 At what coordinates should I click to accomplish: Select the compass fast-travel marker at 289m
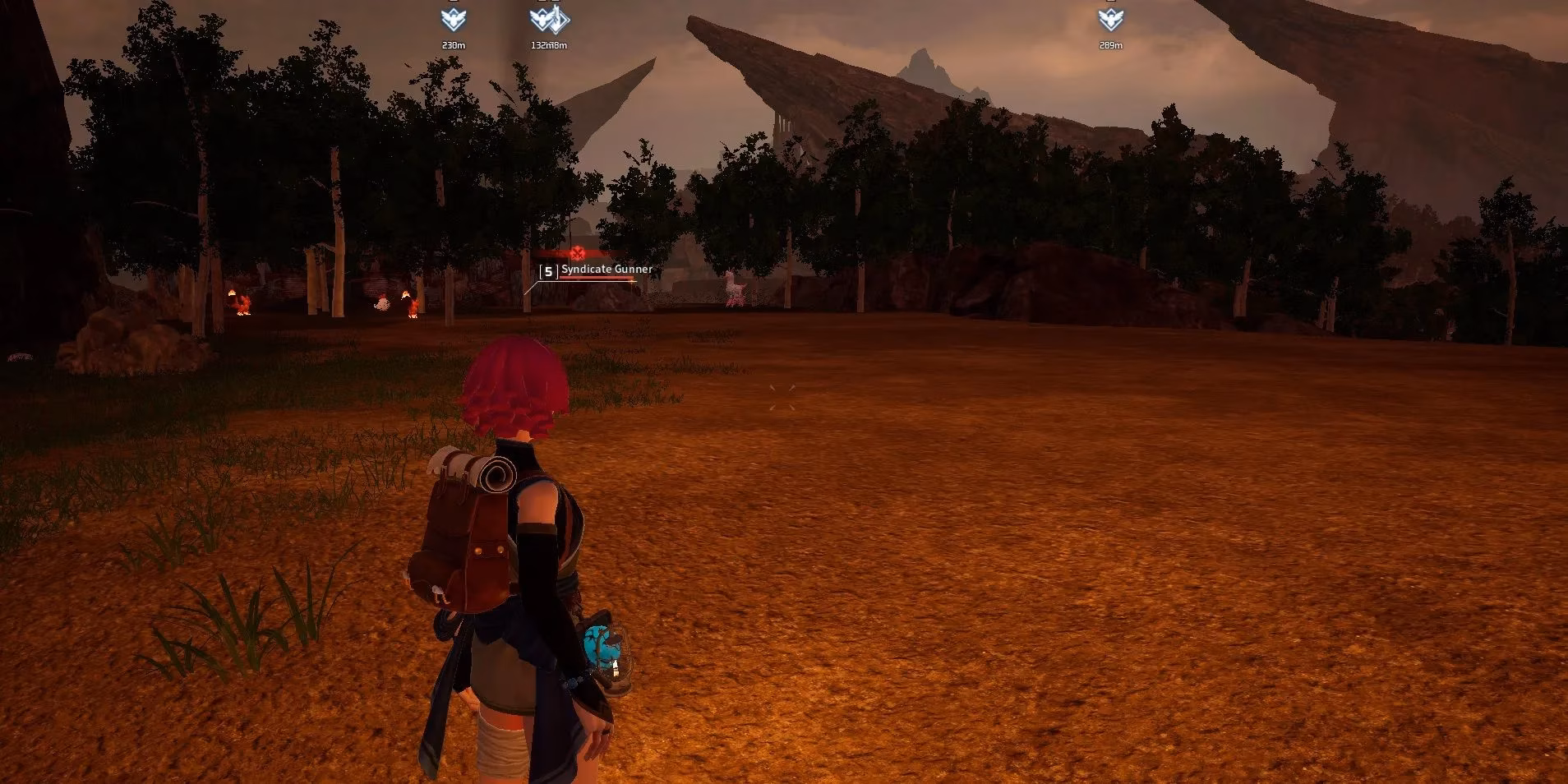coord(1110,19)
